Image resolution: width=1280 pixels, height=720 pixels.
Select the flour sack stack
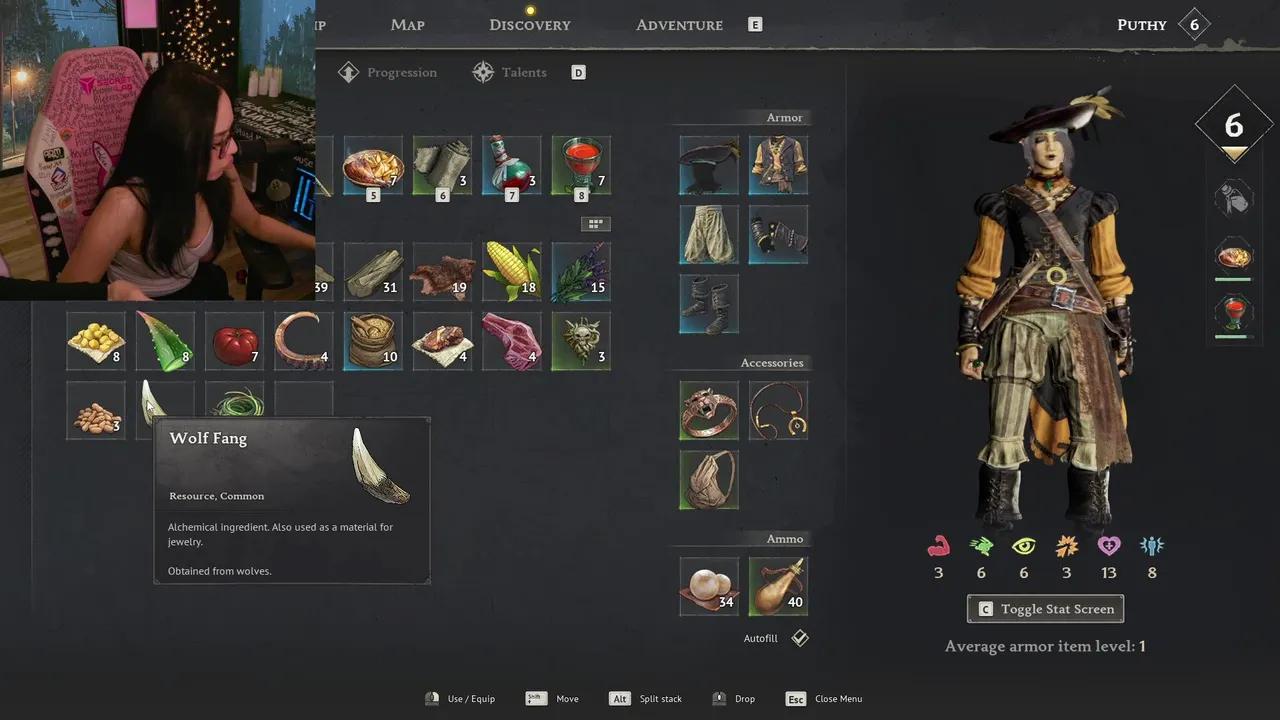[373, 341]
